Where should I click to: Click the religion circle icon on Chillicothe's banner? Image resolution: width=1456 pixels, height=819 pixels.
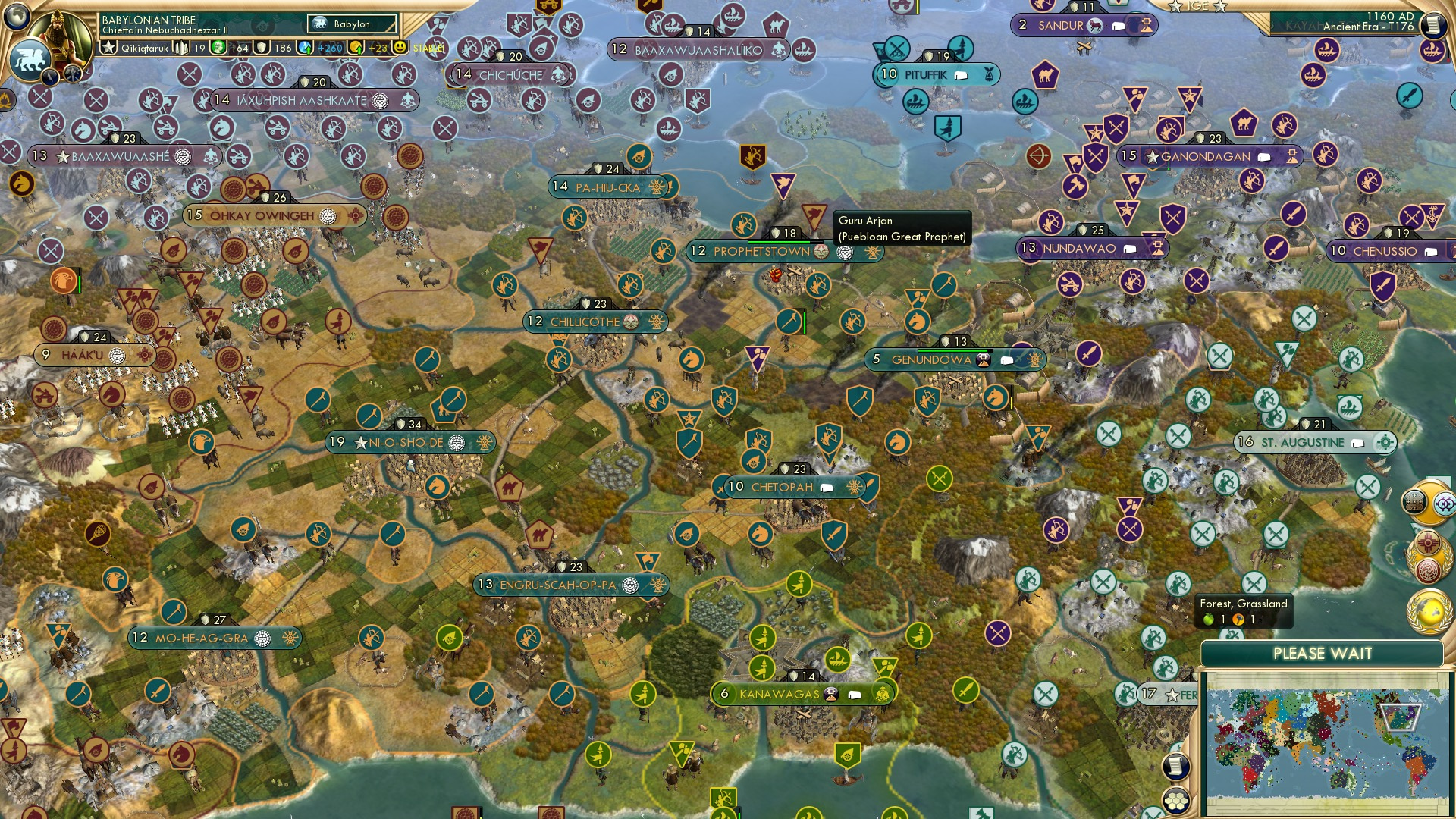pyautogui.click(x=632, y=322)
